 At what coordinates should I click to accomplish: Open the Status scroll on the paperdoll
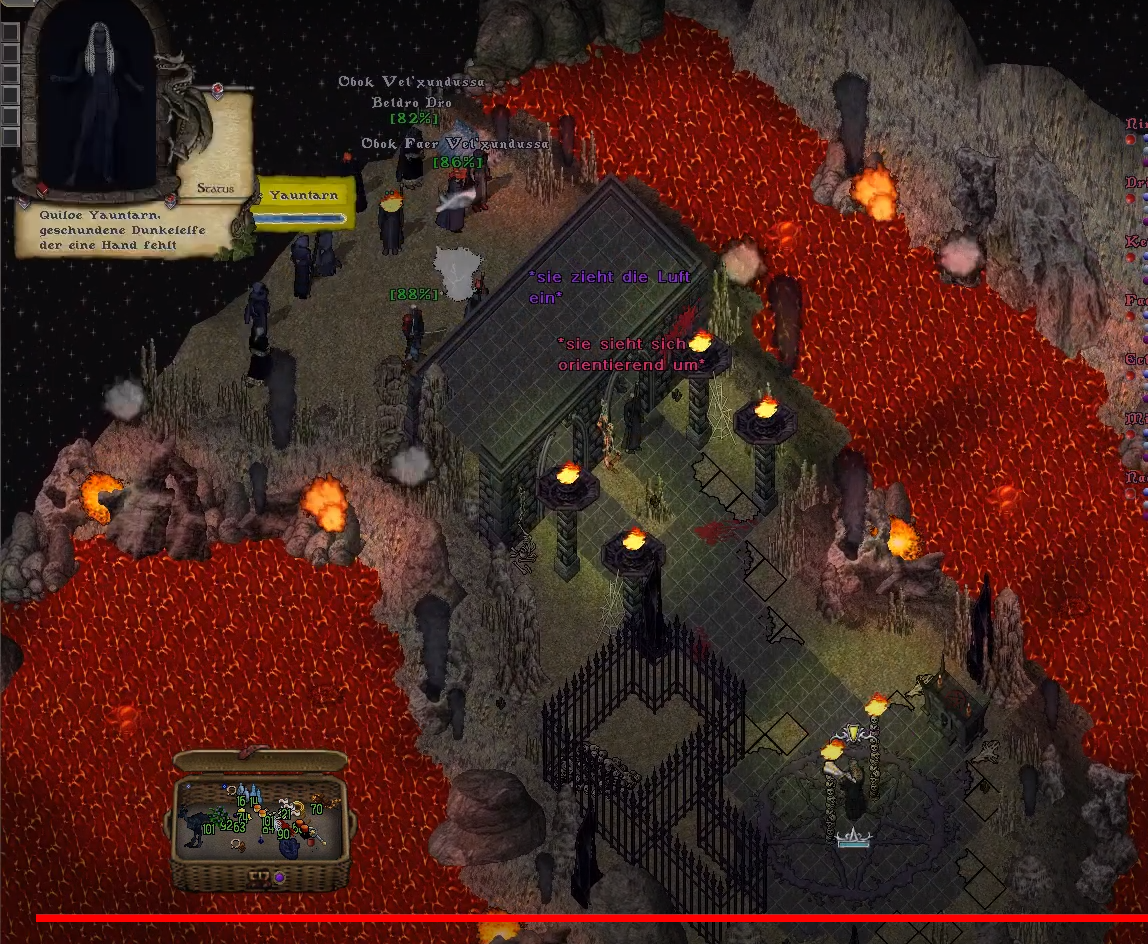(x=215, y=188)
